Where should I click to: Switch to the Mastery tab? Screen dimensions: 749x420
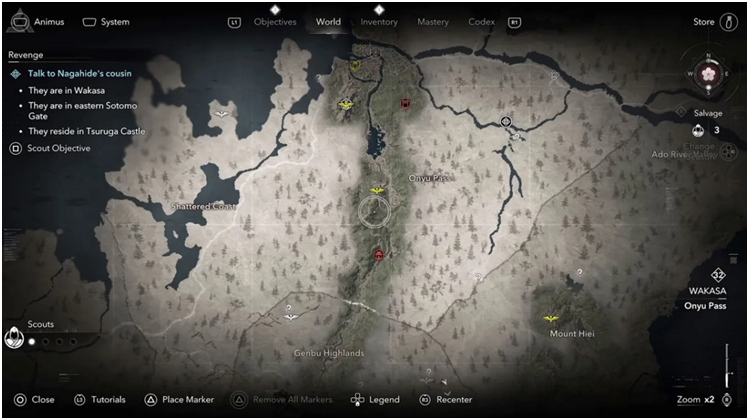click(433, 22)
